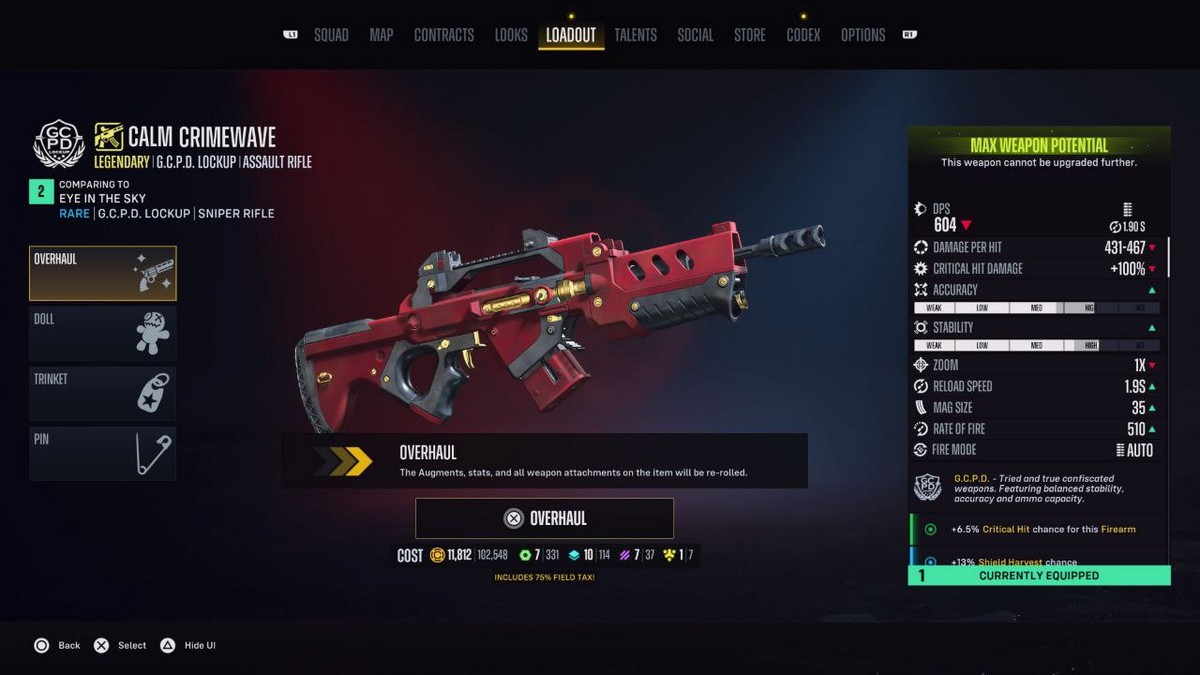Open the Map tab
The height and width of the screenshot is (675, 1200).
tap(381, 35)
